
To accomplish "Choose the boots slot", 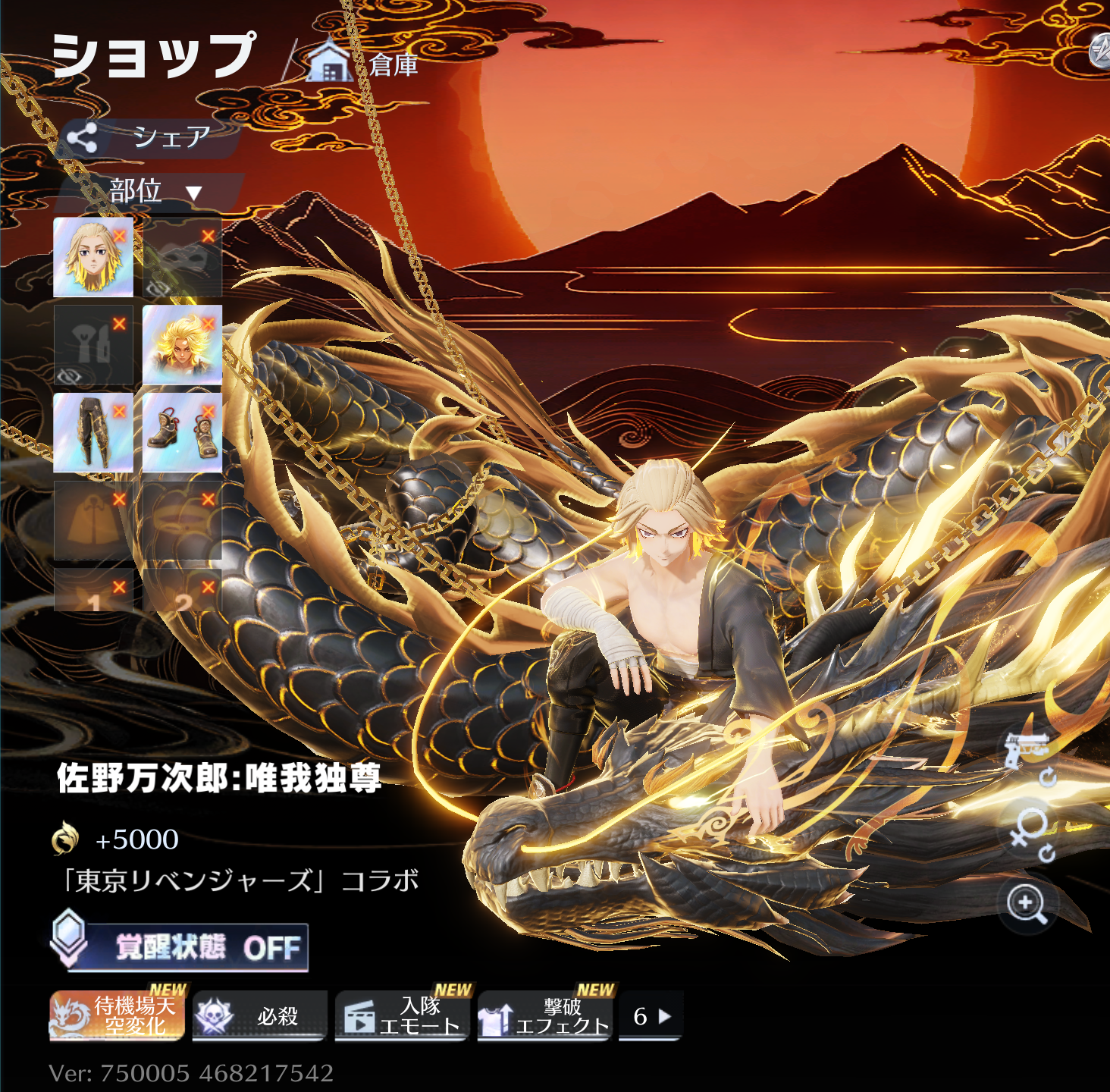I will coord(182,432).
